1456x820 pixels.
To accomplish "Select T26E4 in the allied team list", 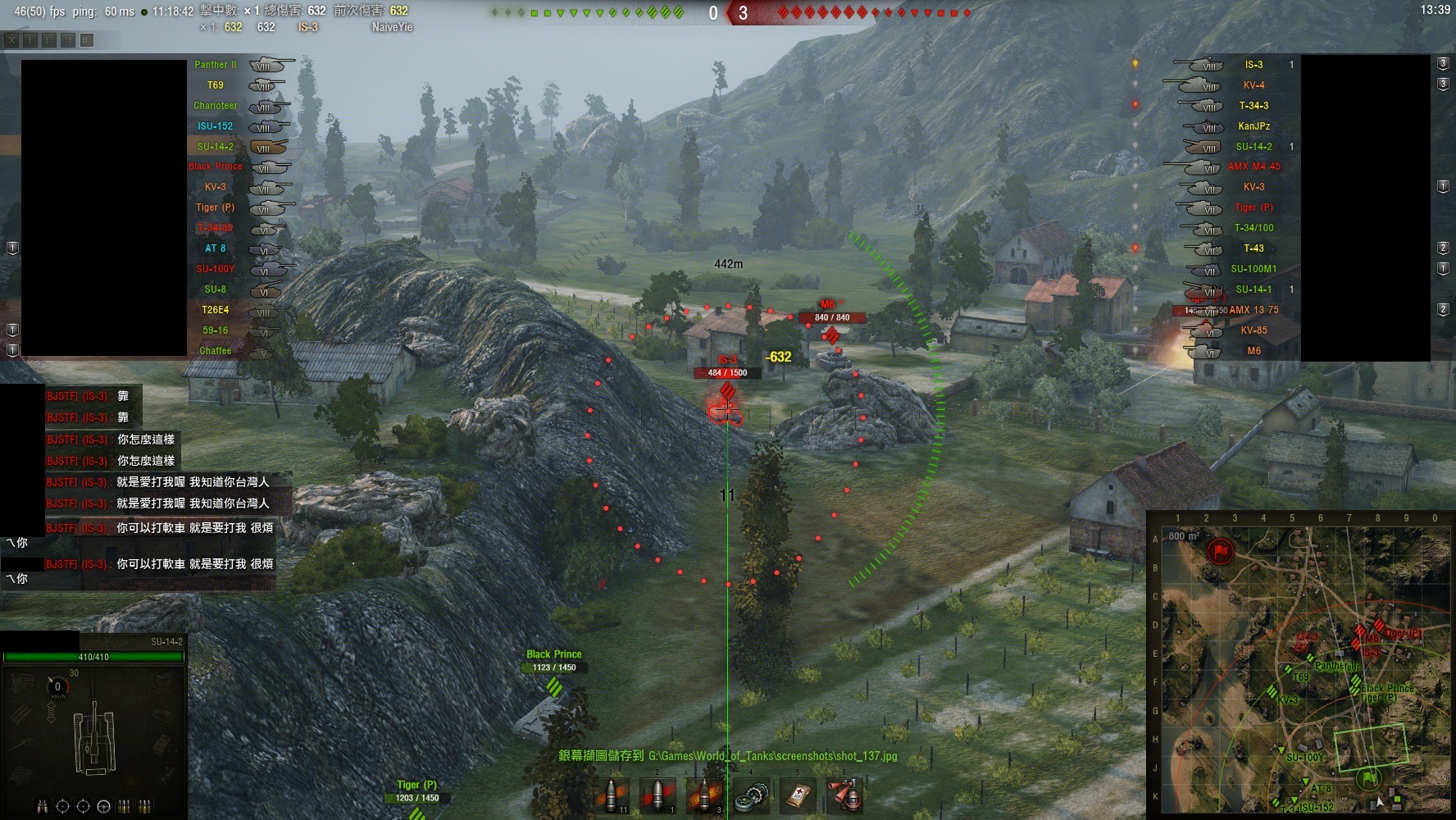I will coord(215,310).
